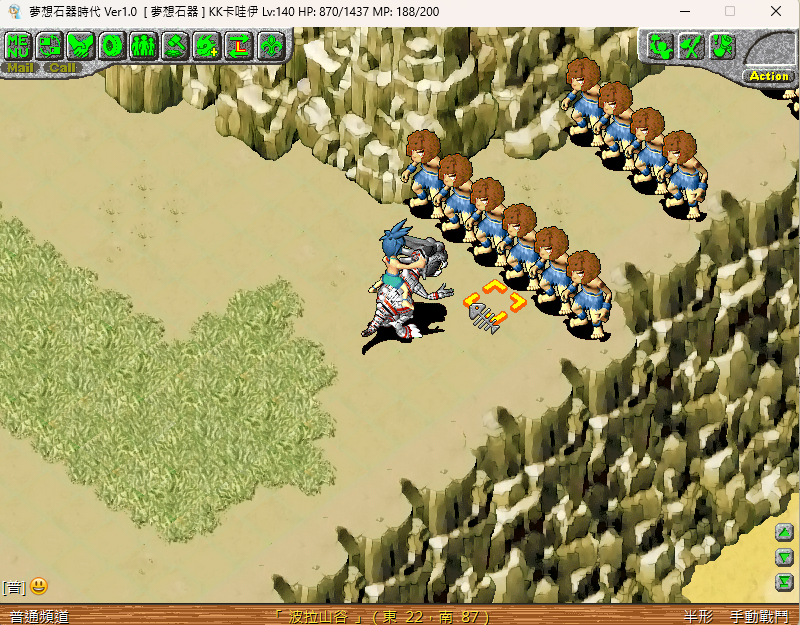Close the game window
Screen dimensions: 800x625
coord(776,11)
